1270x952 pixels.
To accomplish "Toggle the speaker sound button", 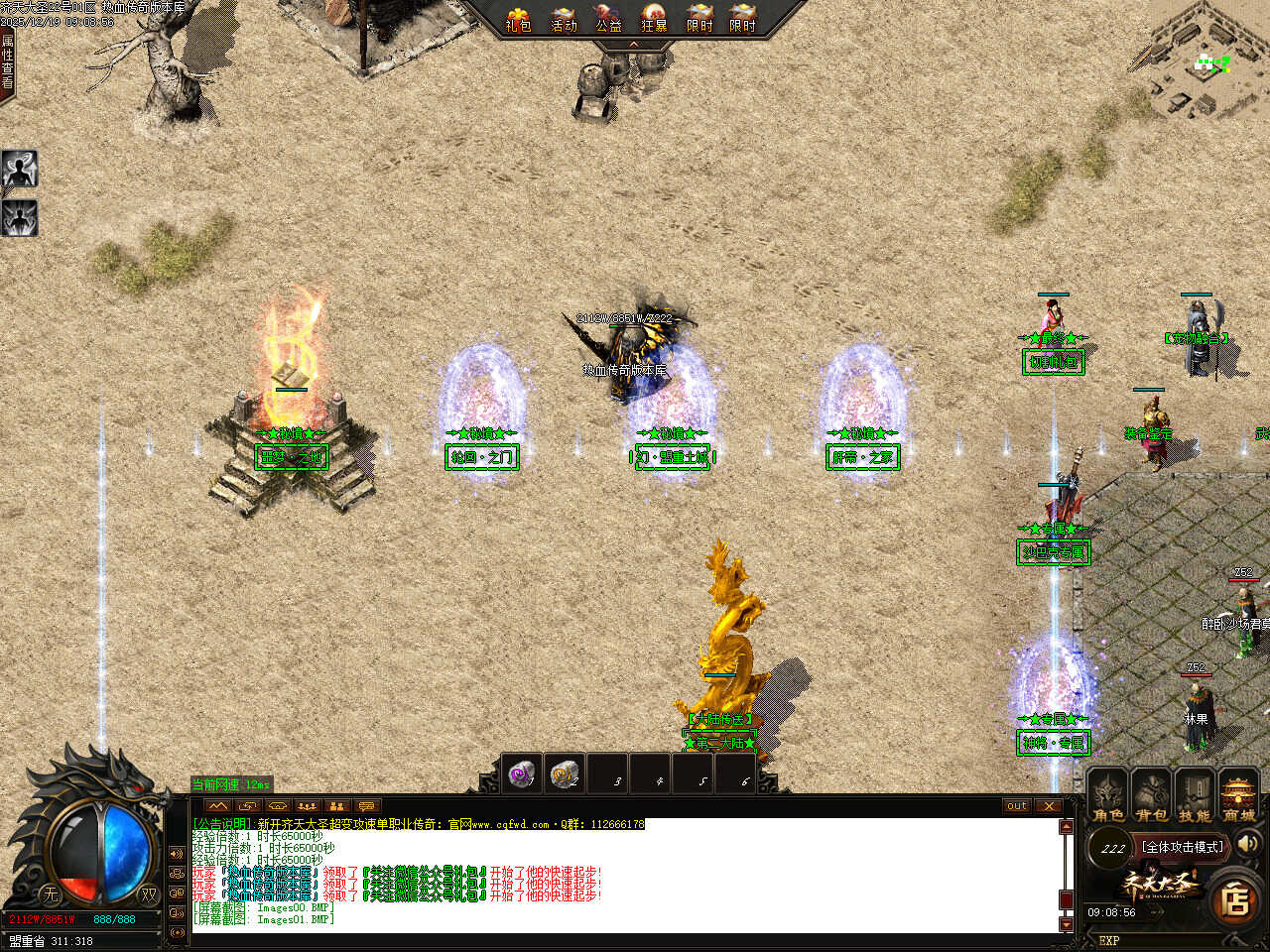I will pos(1248,844).
